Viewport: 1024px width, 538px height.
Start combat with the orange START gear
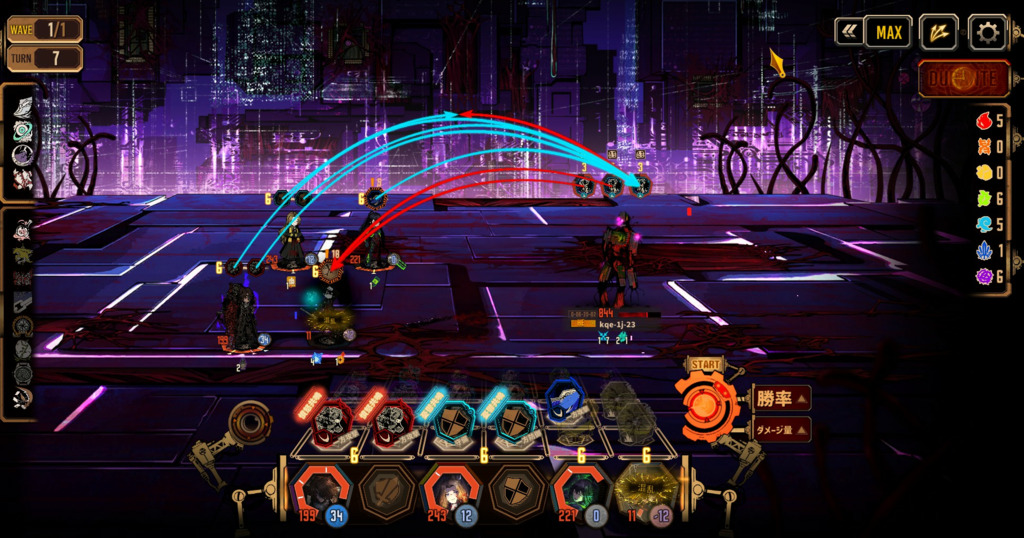pos(706,404)
